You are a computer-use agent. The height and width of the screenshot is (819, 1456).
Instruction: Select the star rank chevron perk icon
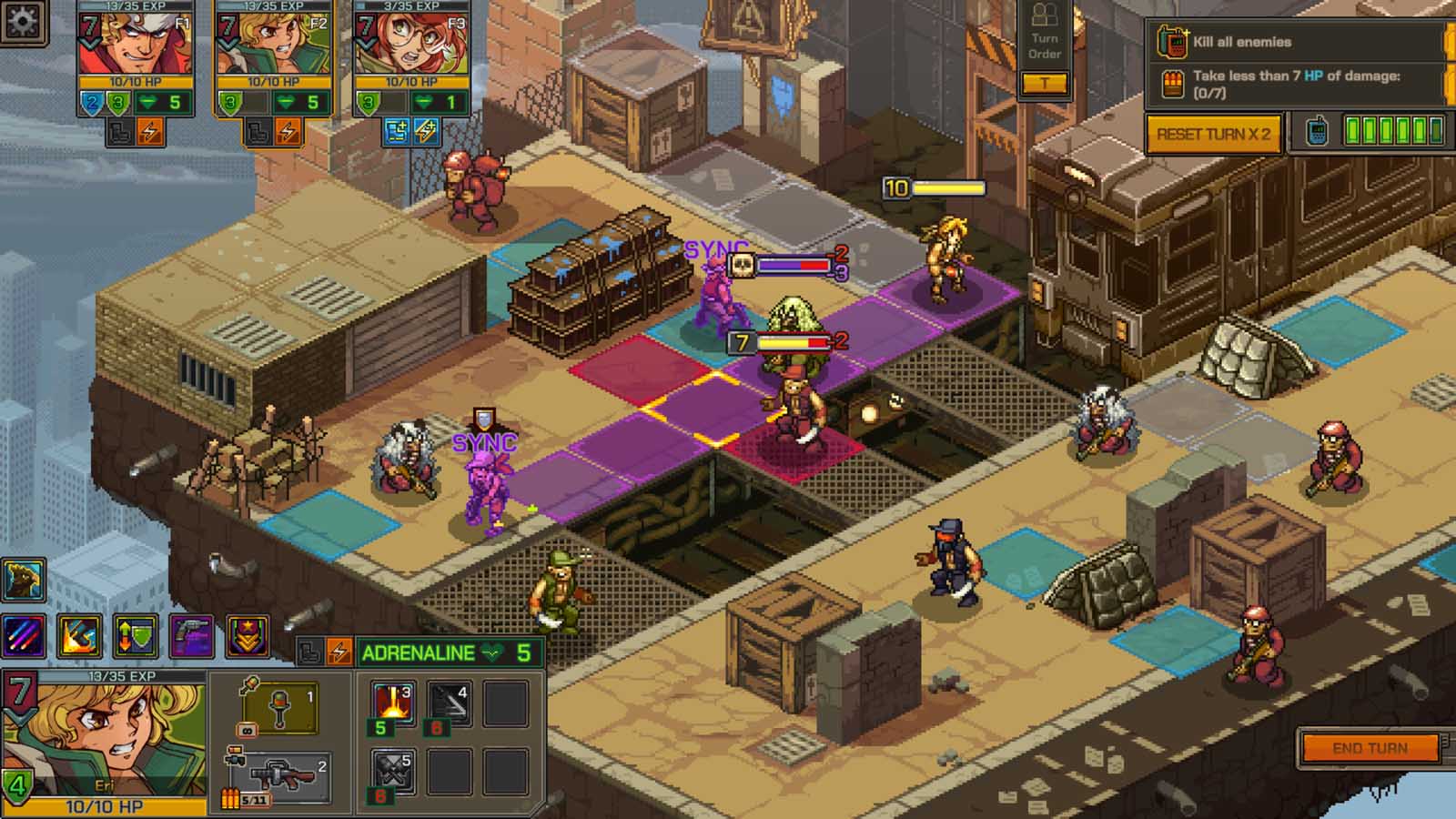point(247,636)
